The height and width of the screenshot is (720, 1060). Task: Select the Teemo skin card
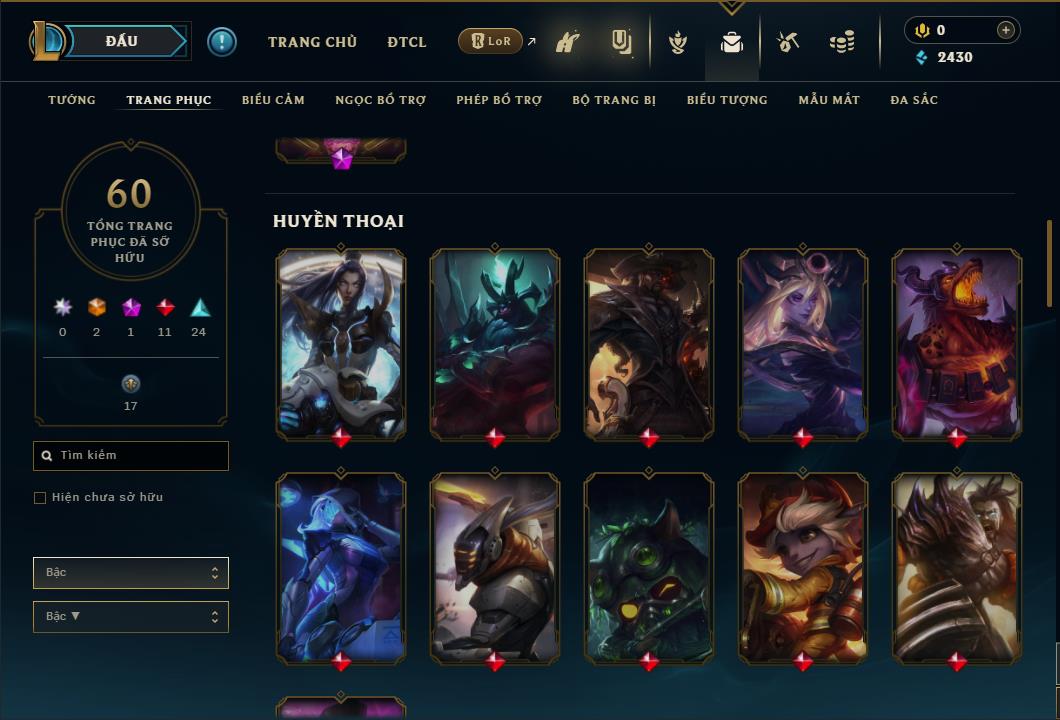click(649, 566)
